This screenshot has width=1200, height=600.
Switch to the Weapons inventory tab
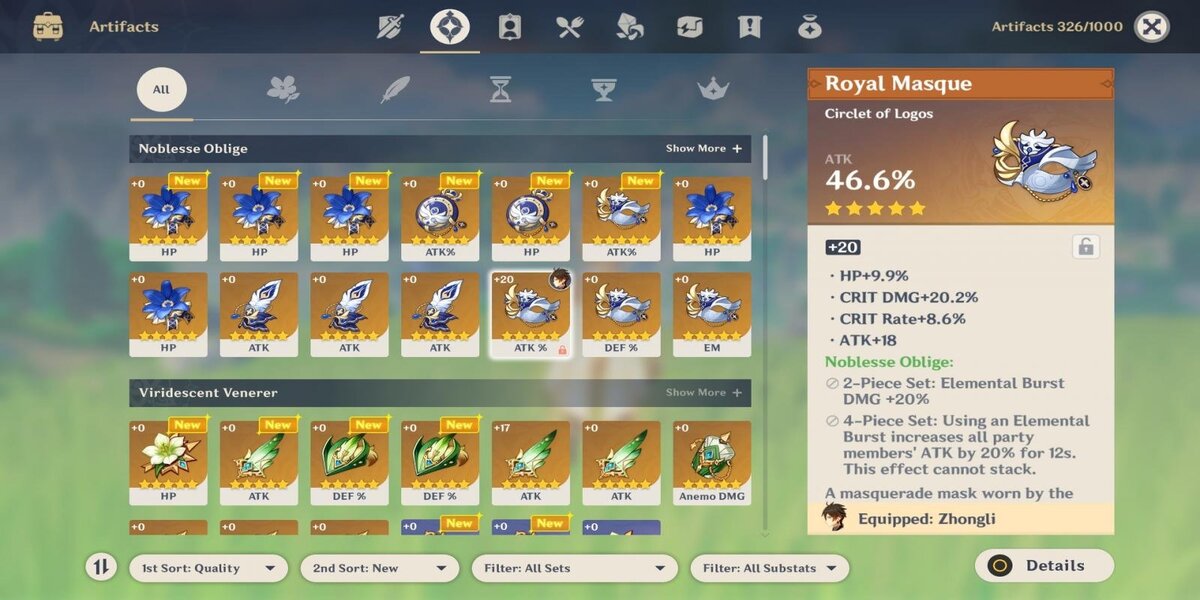pyautogui.click(x=390, y=27)
